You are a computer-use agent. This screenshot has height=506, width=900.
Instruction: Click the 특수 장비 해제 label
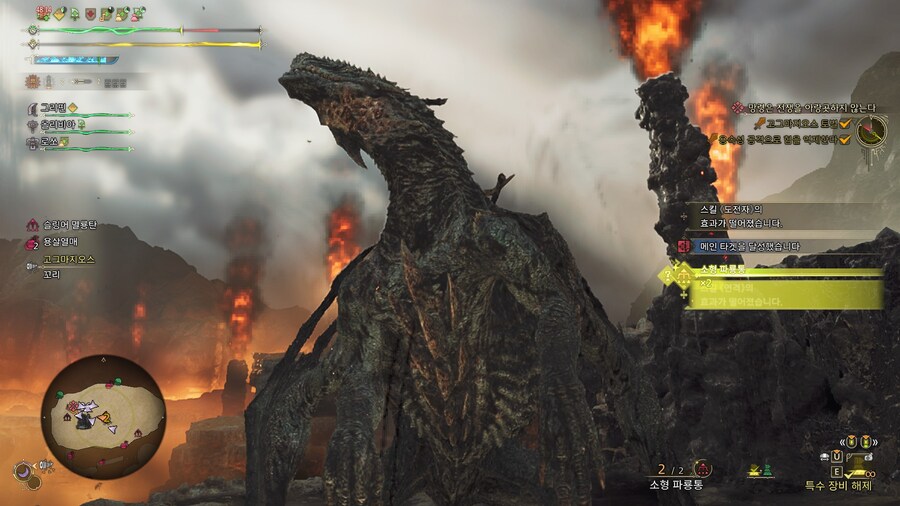coord(838,486)
